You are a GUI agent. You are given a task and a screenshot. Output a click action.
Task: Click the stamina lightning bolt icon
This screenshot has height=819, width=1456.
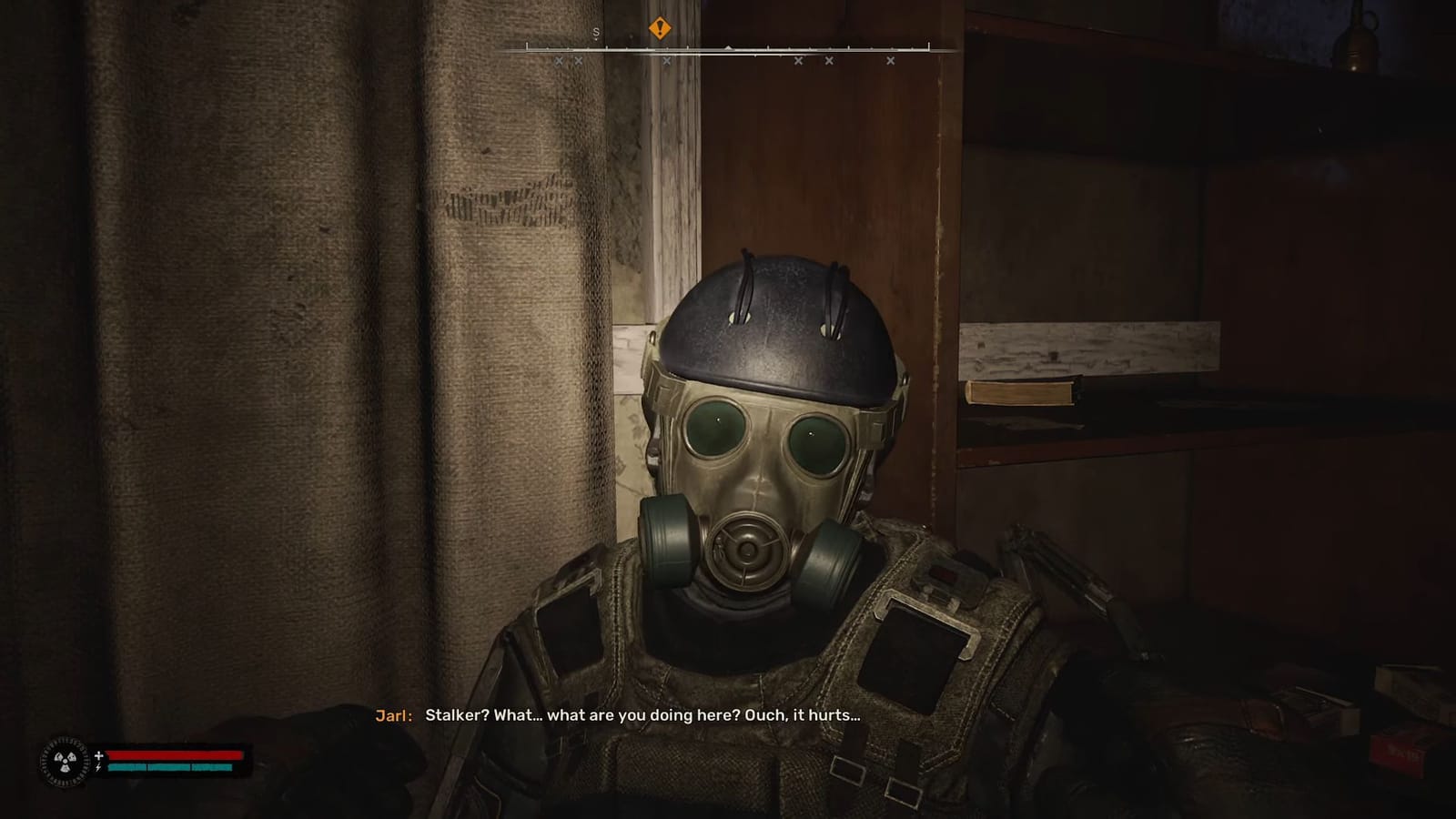tap(97, 767)
